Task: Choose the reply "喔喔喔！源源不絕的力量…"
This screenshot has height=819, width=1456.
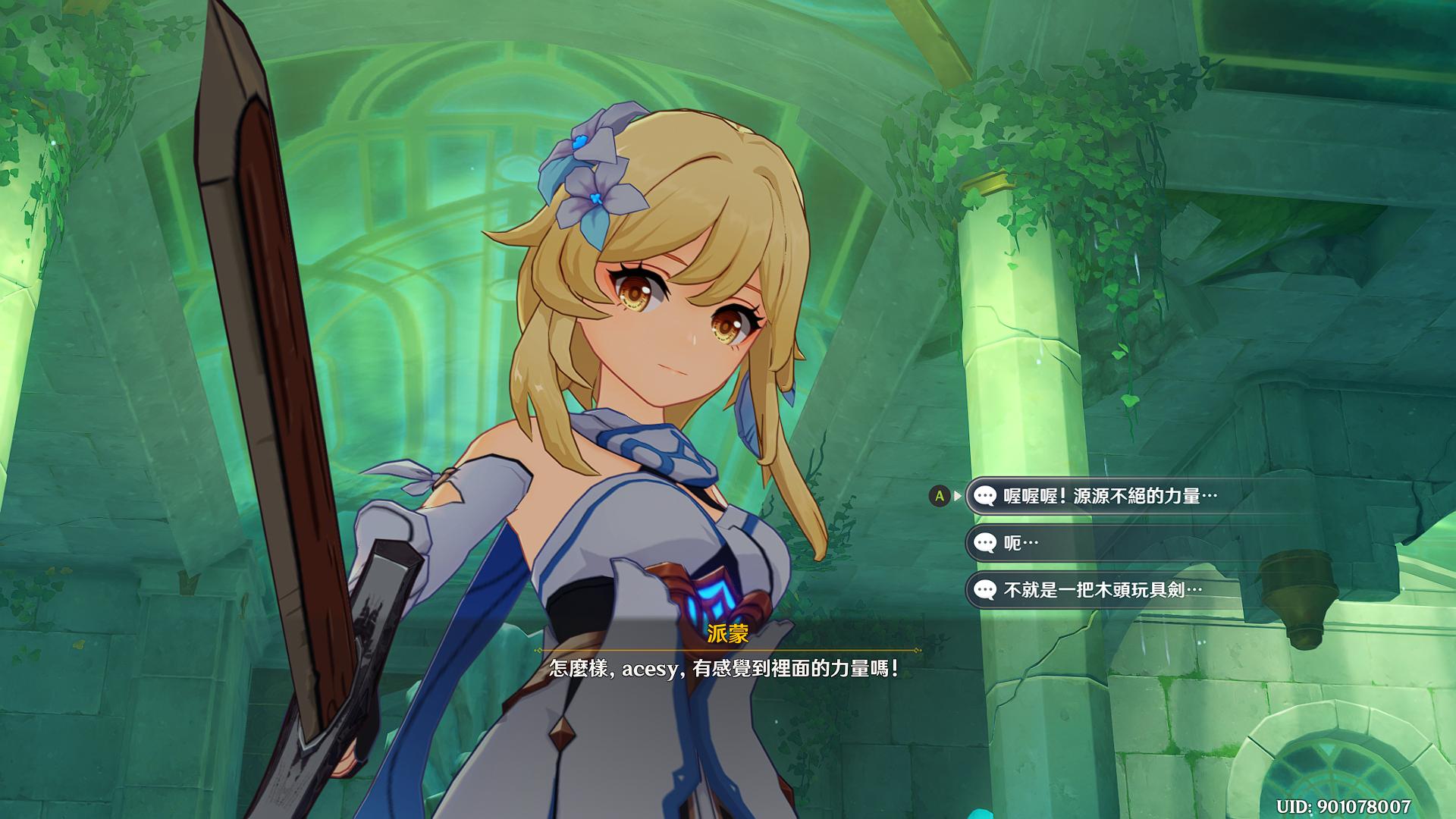Action: point(1109,496)
